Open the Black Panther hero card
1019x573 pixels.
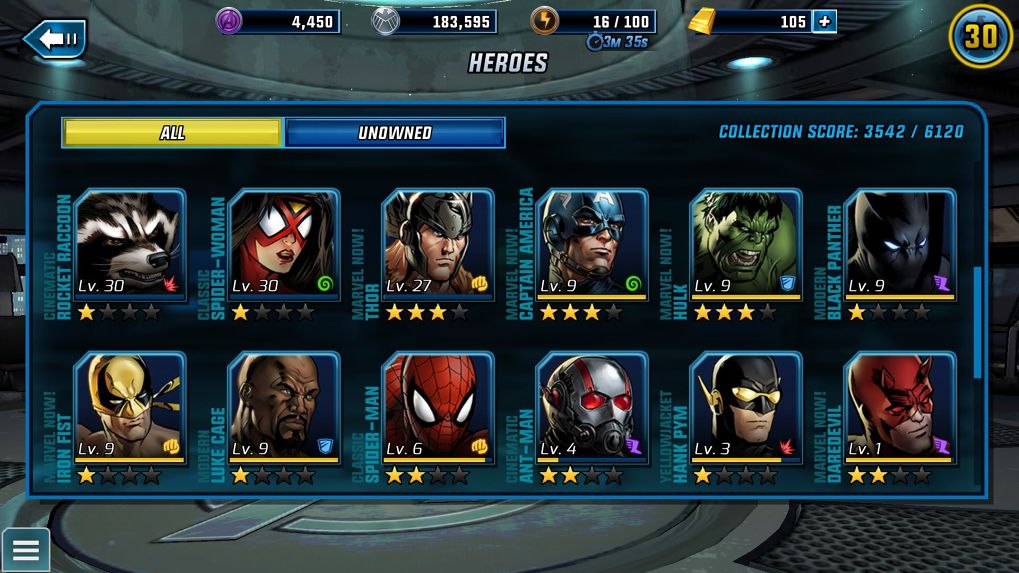[900, 246]
